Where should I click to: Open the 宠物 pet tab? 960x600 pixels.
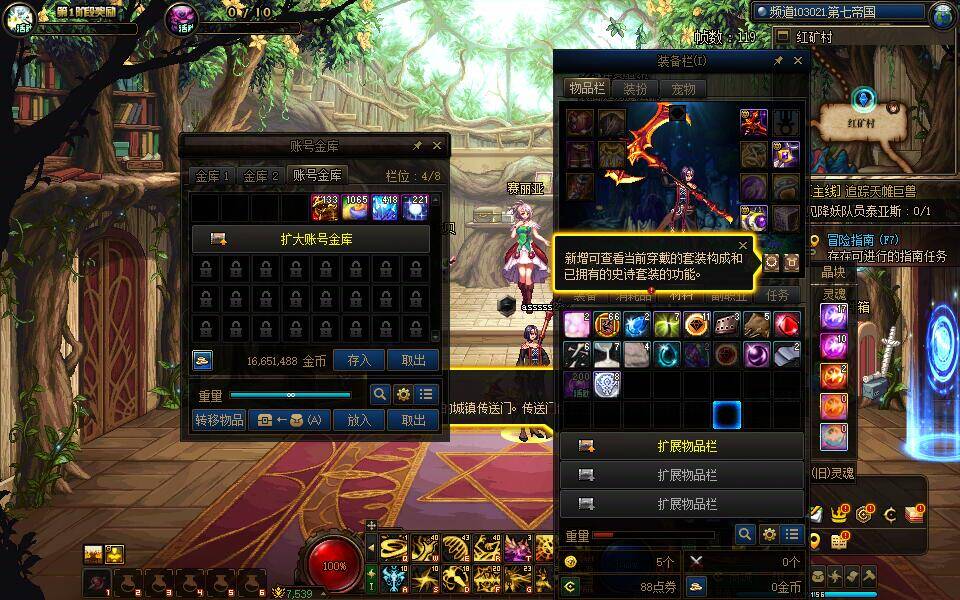[683, 88]
